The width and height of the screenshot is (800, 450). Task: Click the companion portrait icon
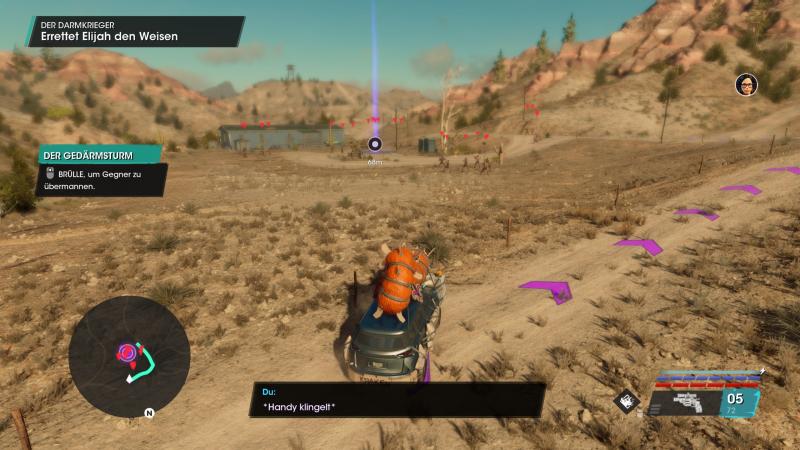(x=746, y=85)
